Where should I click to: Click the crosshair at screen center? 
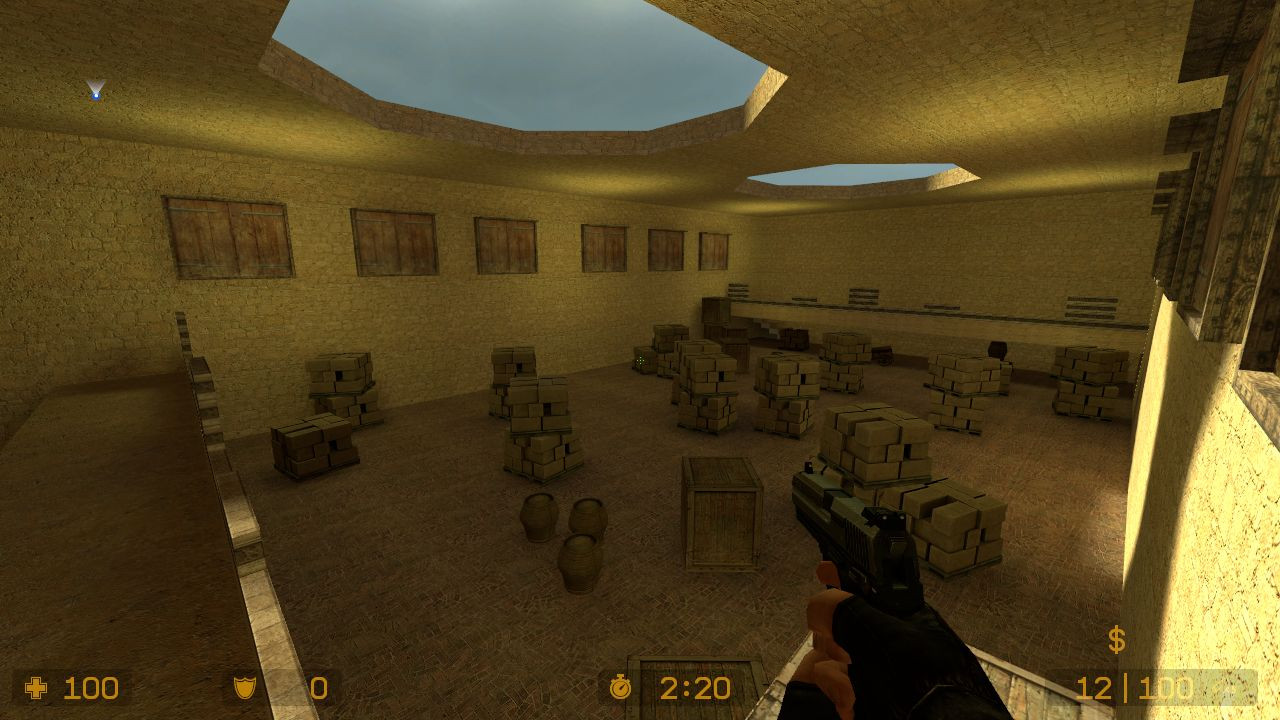[x=640, y=360]
